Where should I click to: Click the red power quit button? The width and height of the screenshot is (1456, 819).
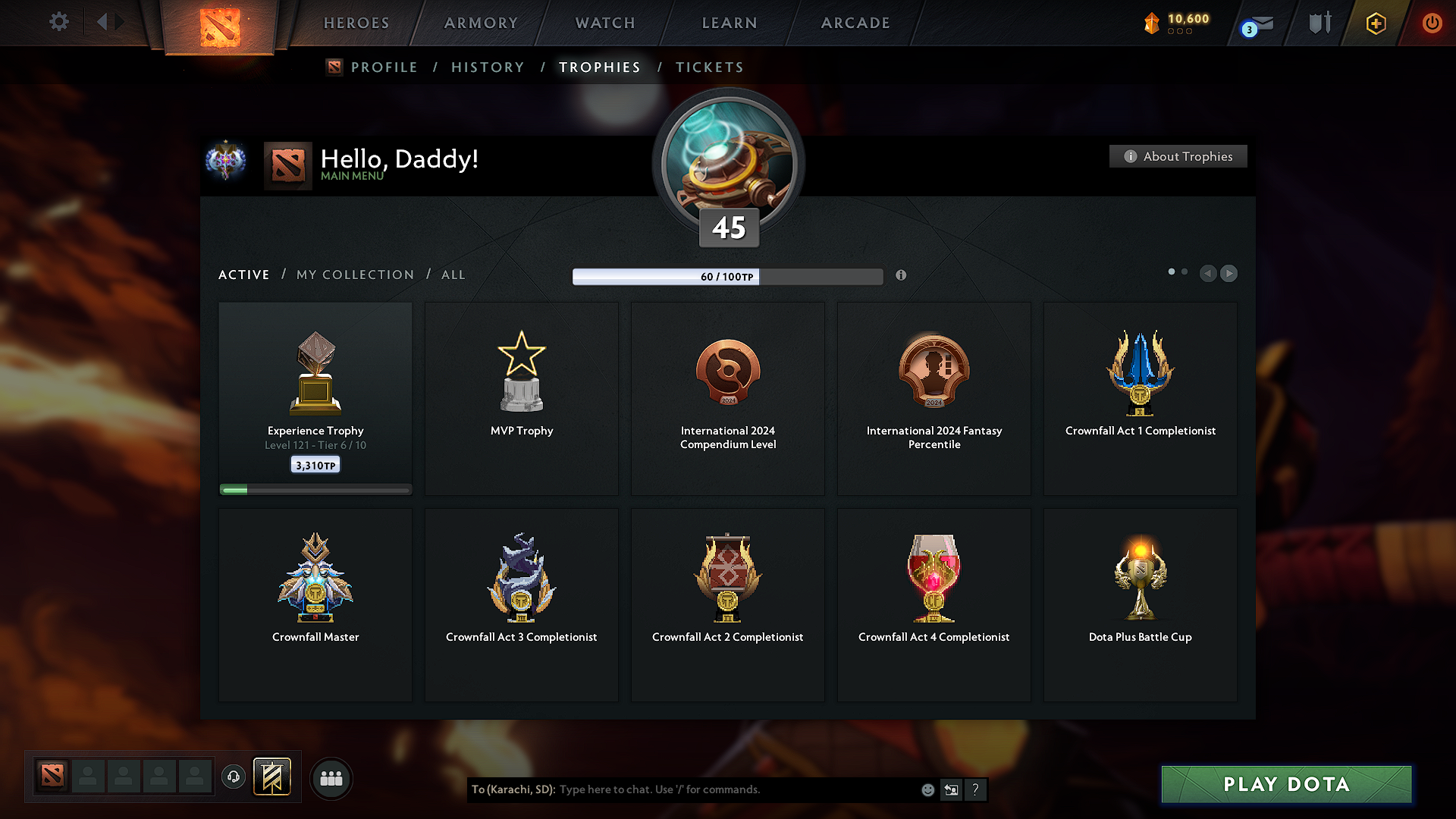click(1432, 23)
